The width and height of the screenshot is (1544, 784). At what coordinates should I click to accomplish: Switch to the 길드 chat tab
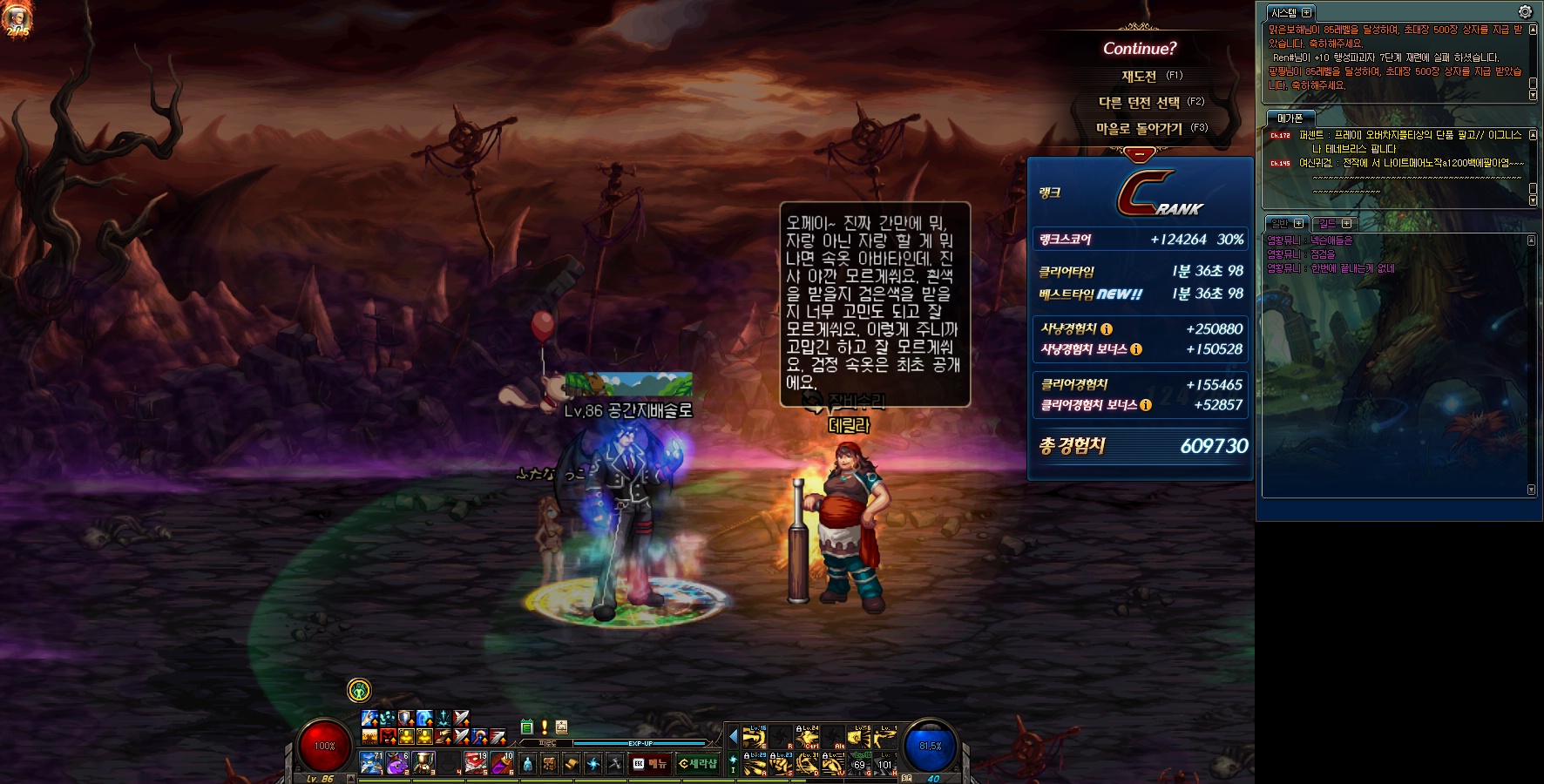tap(1327, 224)
